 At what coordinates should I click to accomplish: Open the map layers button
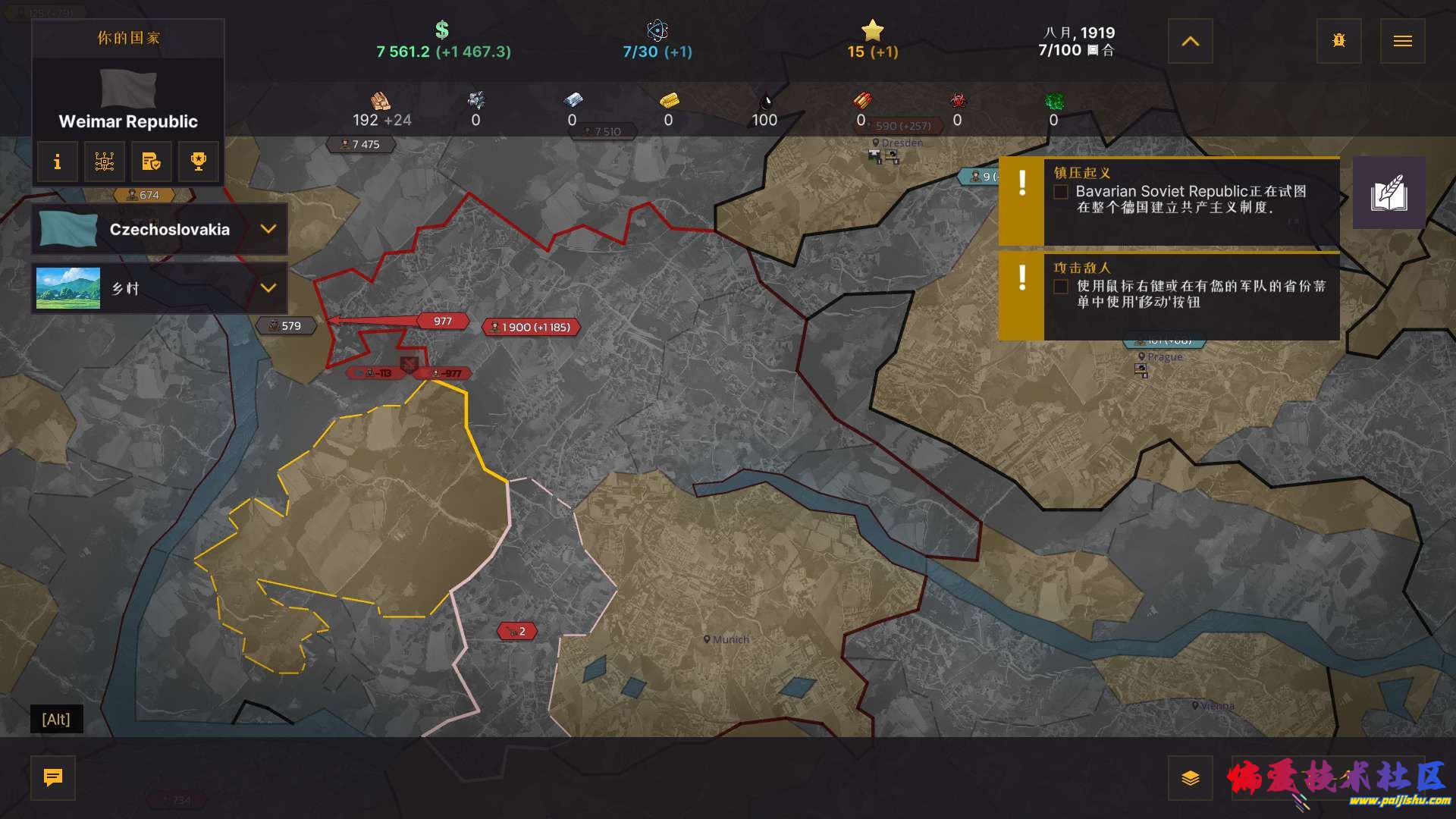point(1190,778)
